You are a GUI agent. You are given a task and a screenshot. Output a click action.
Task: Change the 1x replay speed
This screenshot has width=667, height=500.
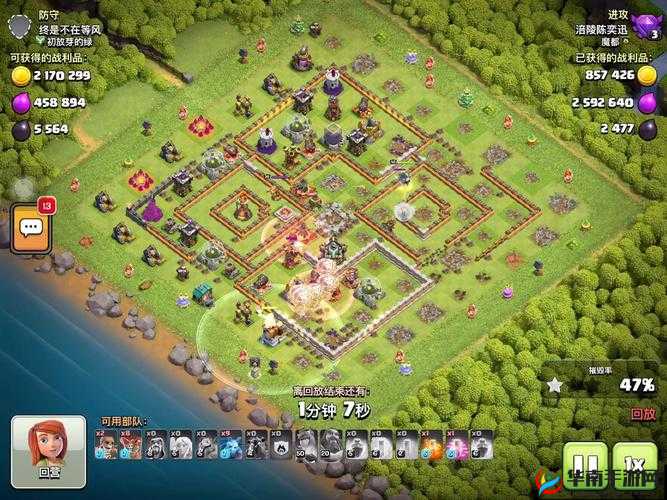tap(633, 465)
